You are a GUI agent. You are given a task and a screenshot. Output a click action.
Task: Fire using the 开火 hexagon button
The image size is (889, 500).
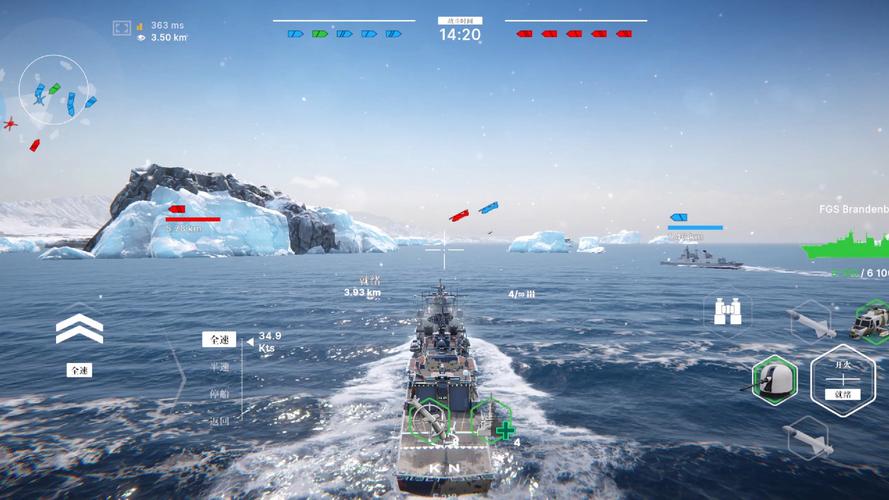tap(842, 381)
